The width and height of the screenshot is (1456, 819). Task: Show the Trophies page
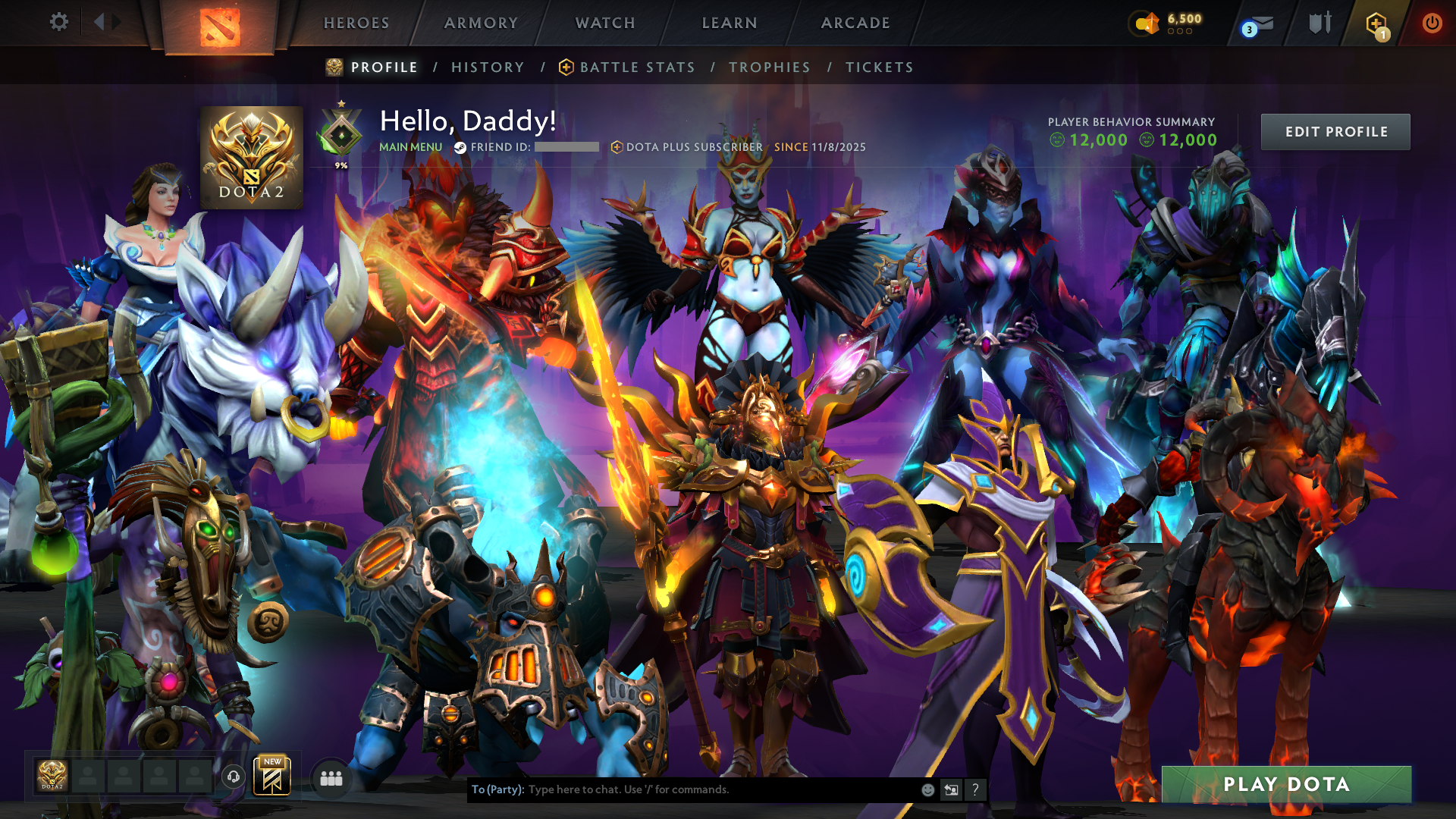(x=770, y=67)
